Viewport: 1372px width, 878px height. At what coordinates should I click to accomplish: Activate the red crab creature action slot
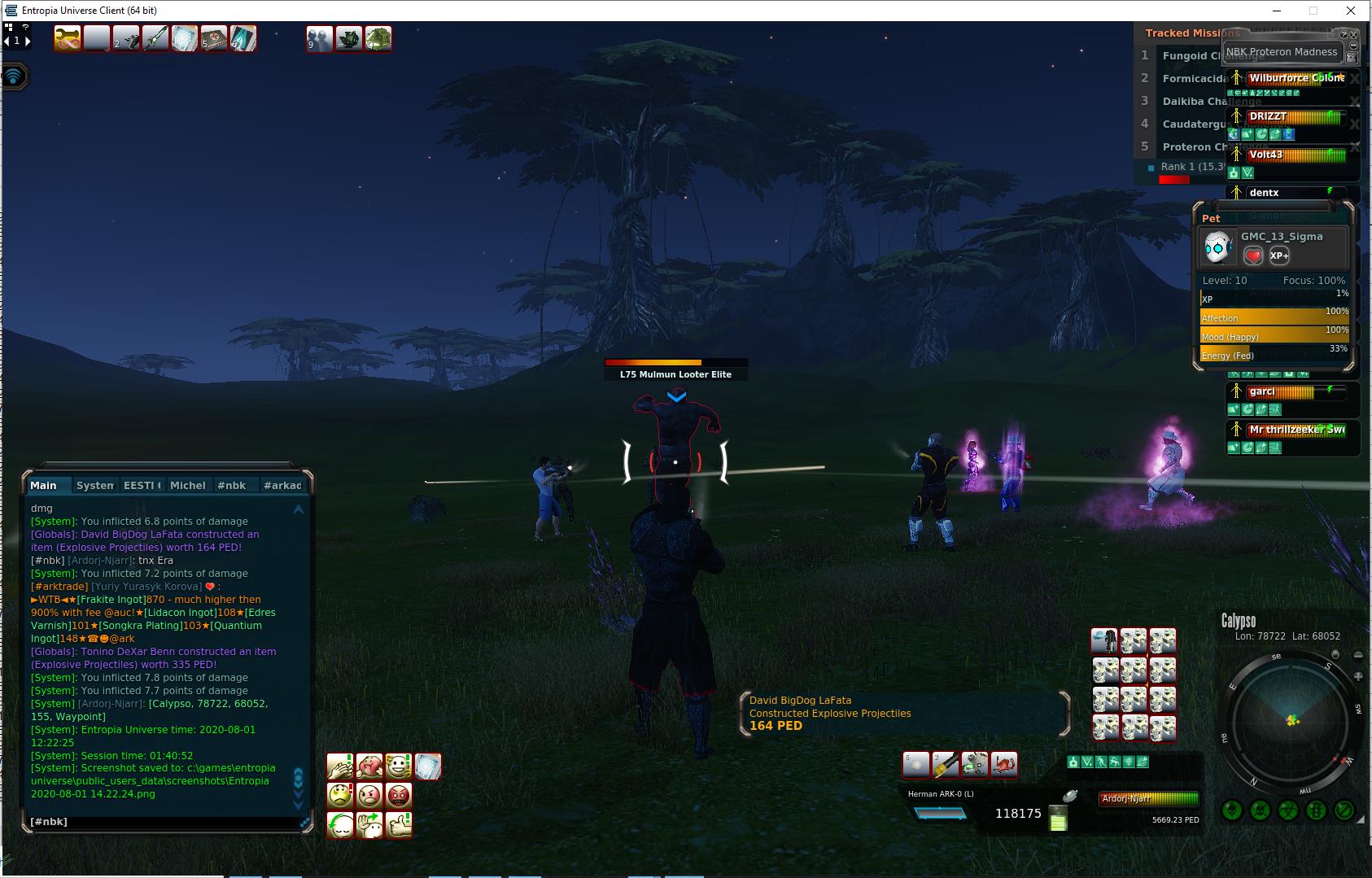[1004, 764]
